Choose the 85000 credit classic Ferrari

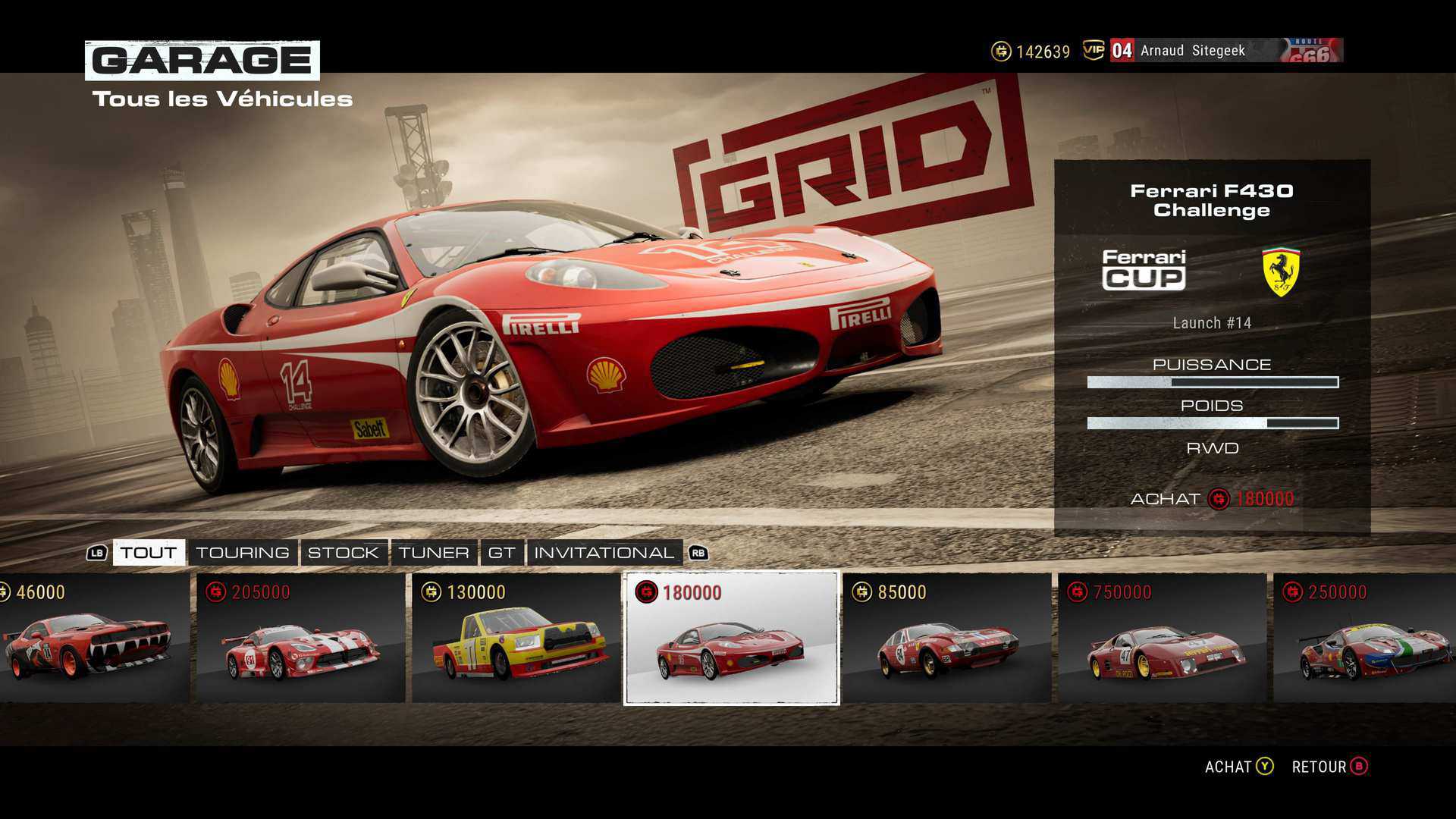pyautogui.click(x=946, y=638)
